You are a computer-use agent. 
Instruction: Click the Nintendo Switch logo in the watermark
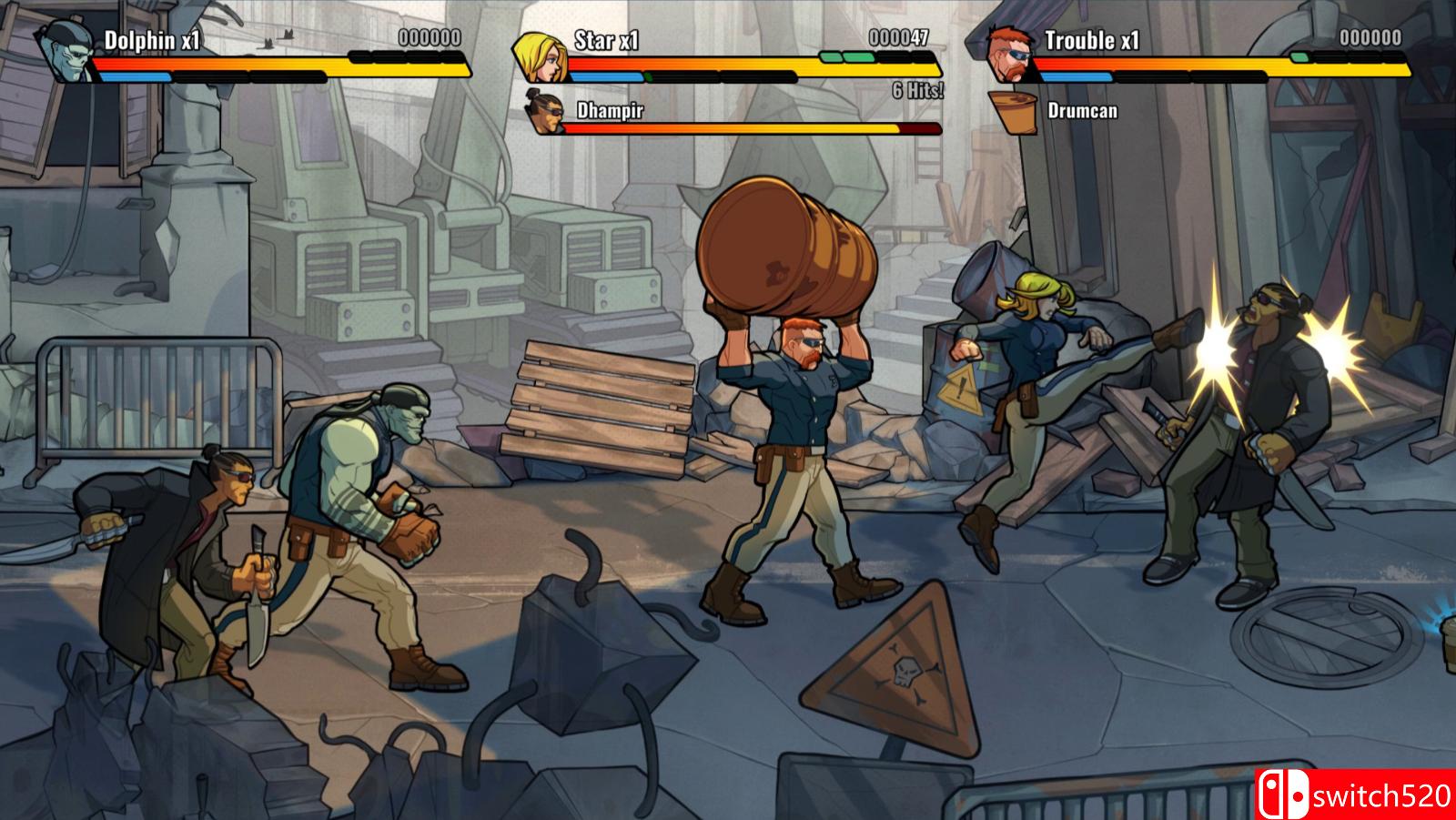pyautogui.click(x=1286, y=791)
